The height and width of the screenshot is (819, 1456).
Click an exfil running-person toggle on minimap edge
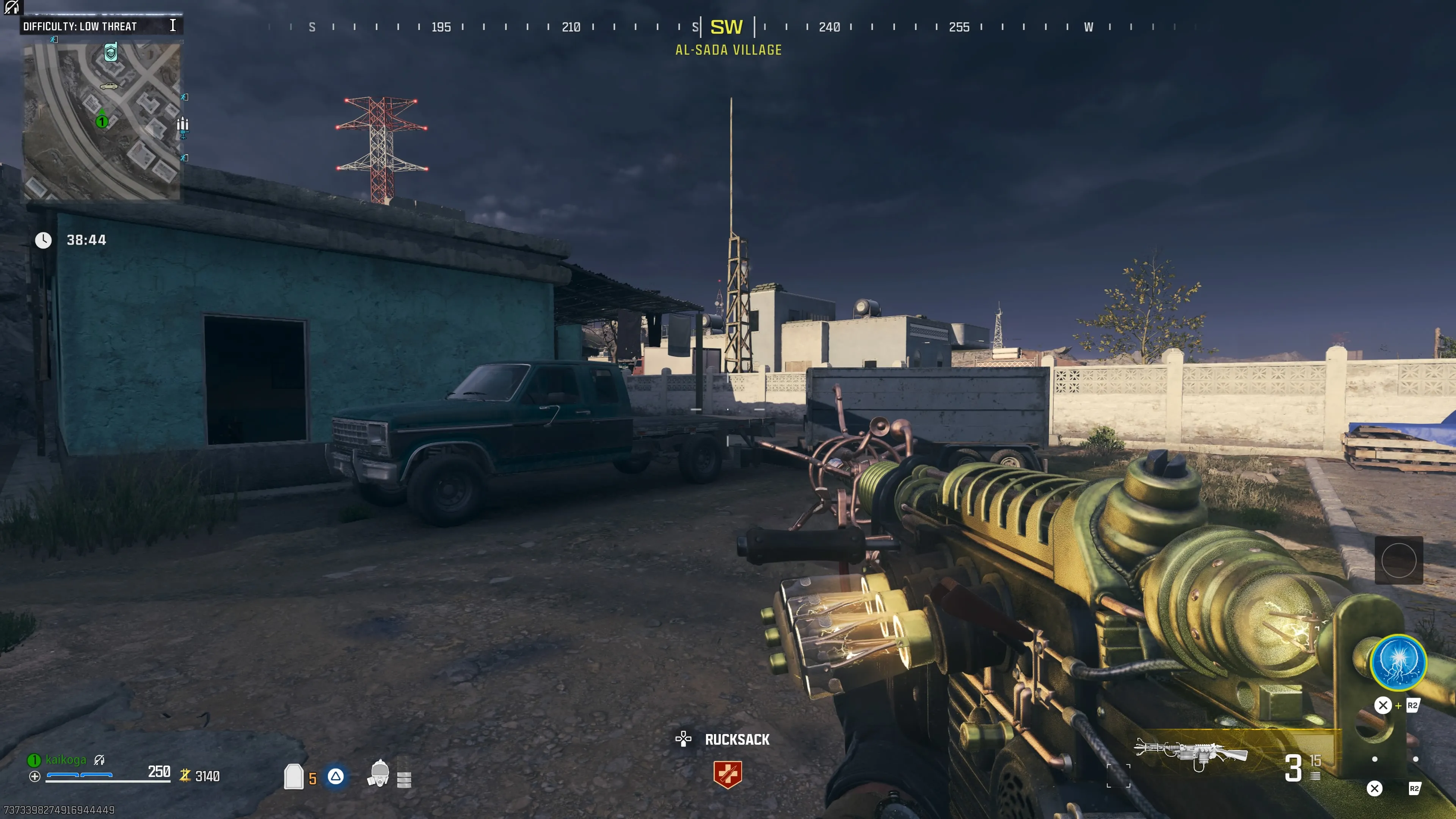coord(184,97)
